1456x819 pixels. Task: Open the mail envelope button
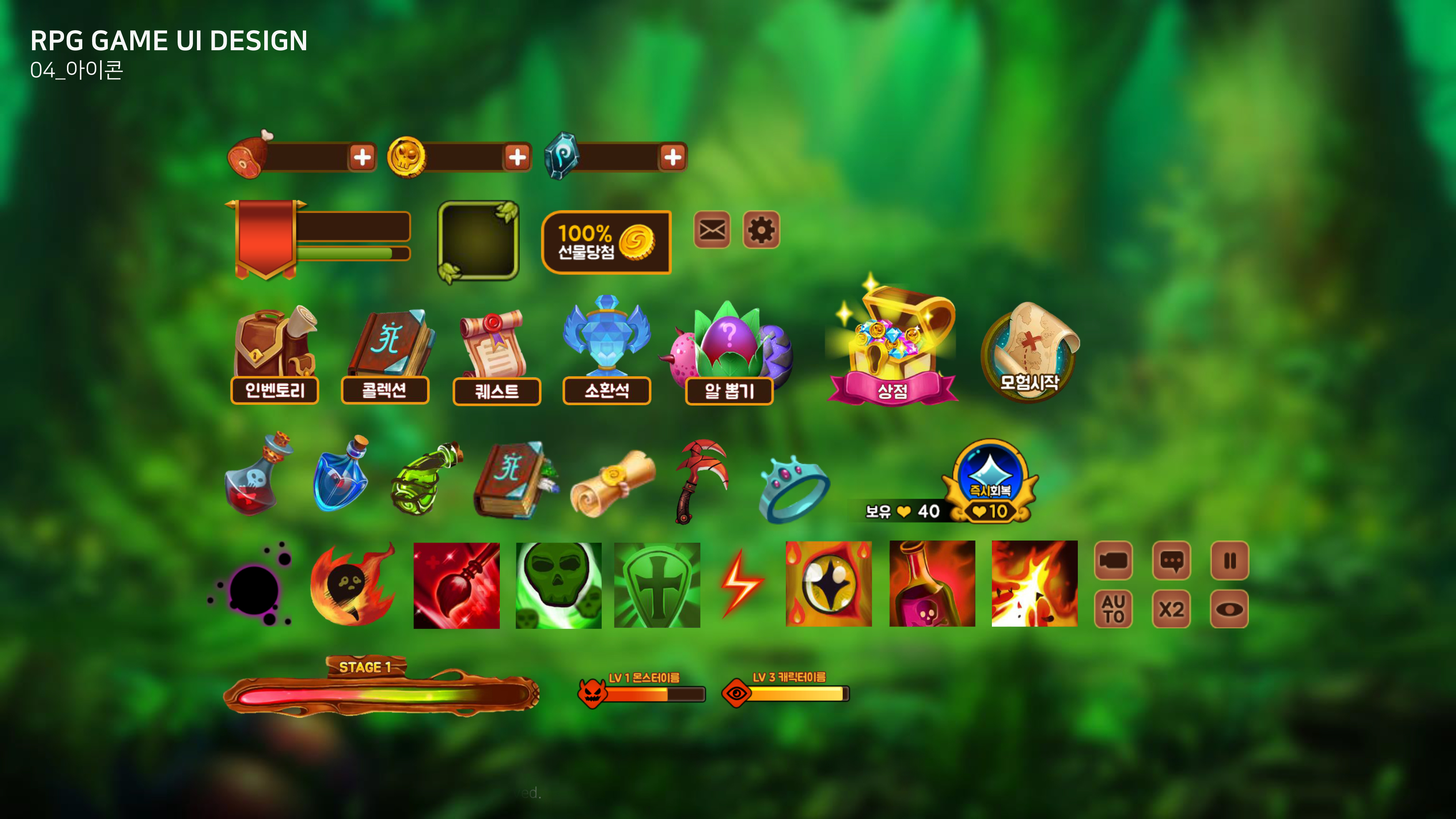click(712, 230)
